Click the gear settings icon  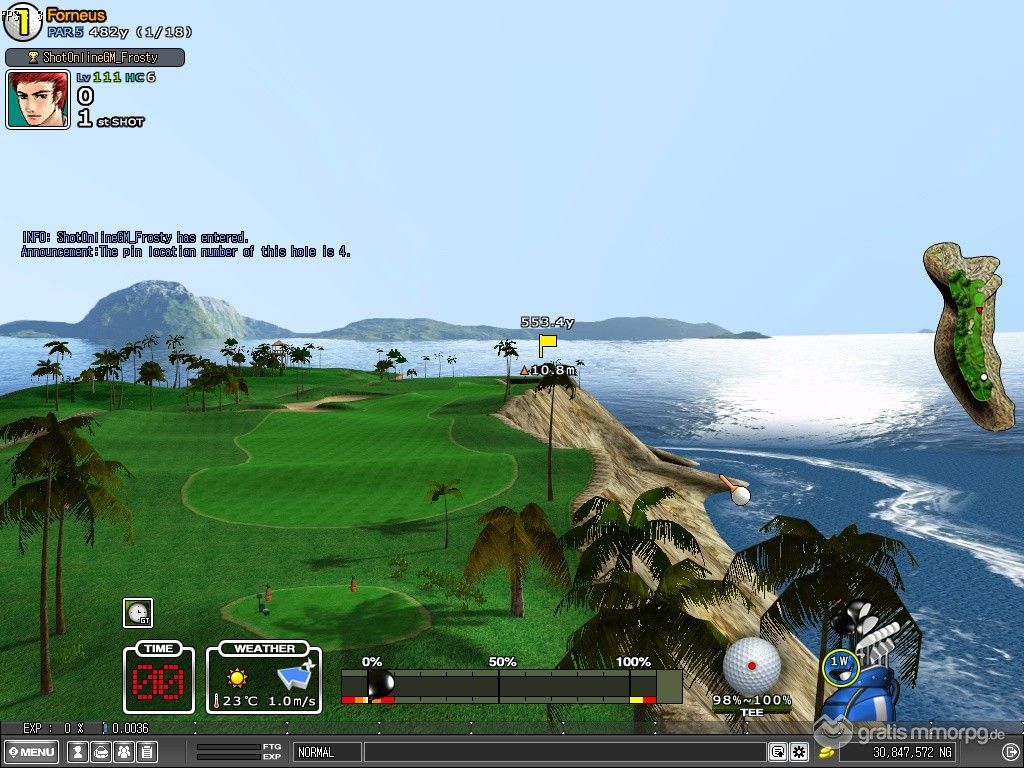[798, 752]
